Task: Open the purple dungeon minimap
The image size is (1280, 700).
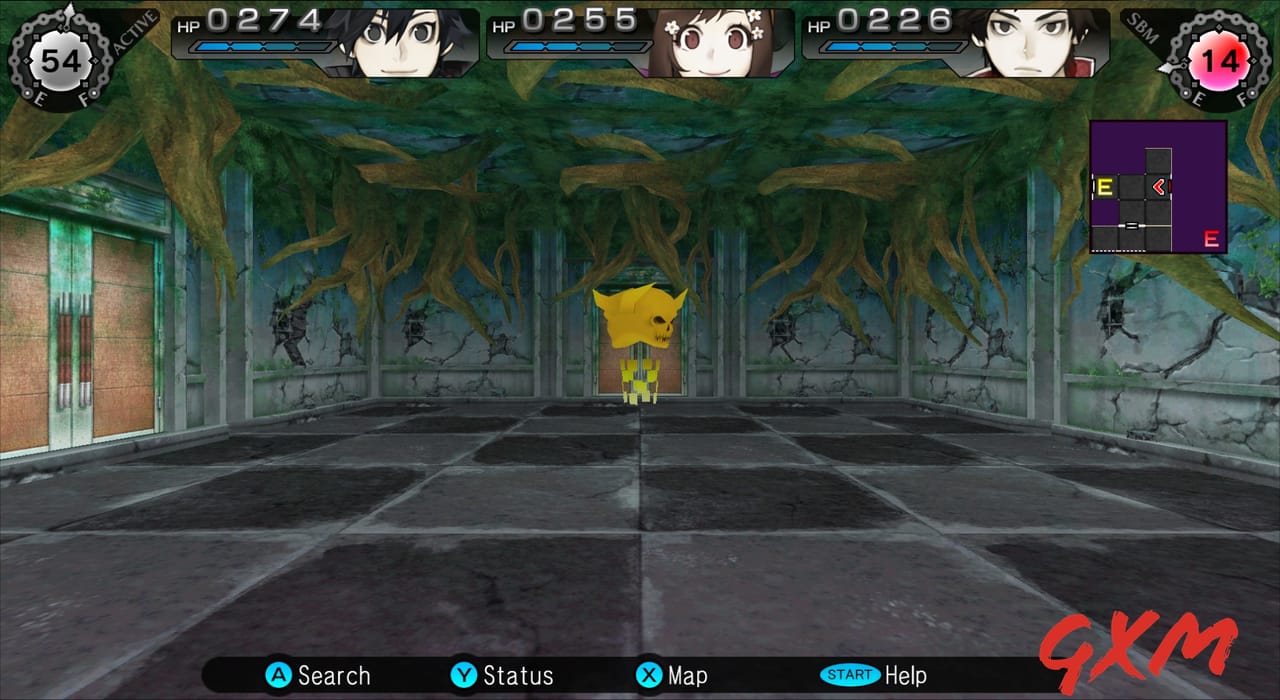Action: (x=1158, y=187)
